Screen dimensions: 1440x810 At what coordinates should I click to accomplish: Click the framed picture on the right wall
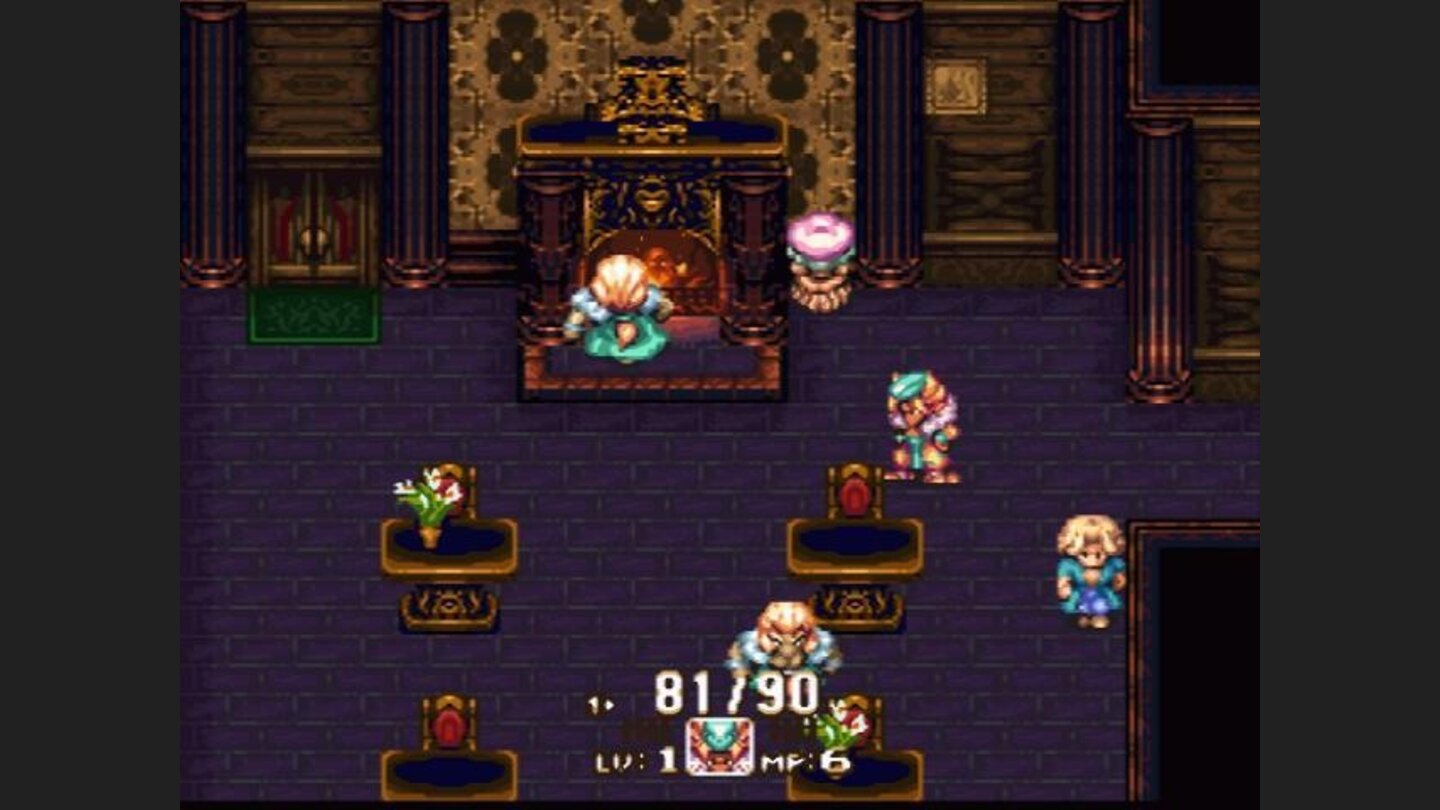point(957,84)
